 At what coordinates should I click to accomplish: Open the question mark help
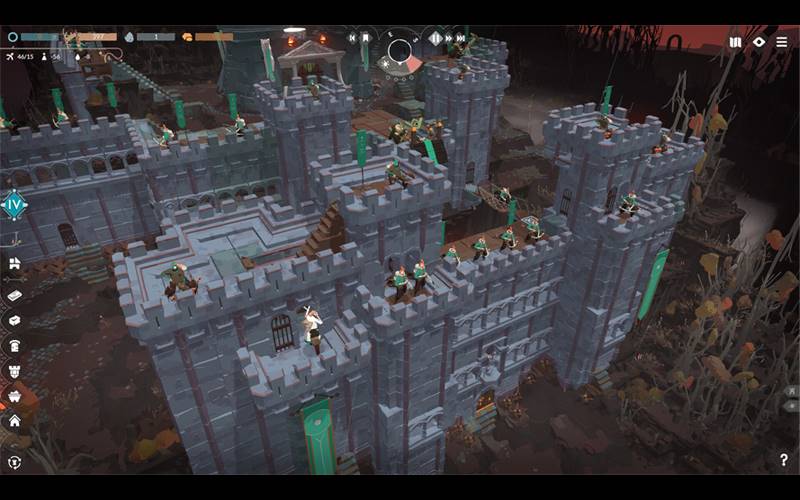click(783, 460)
